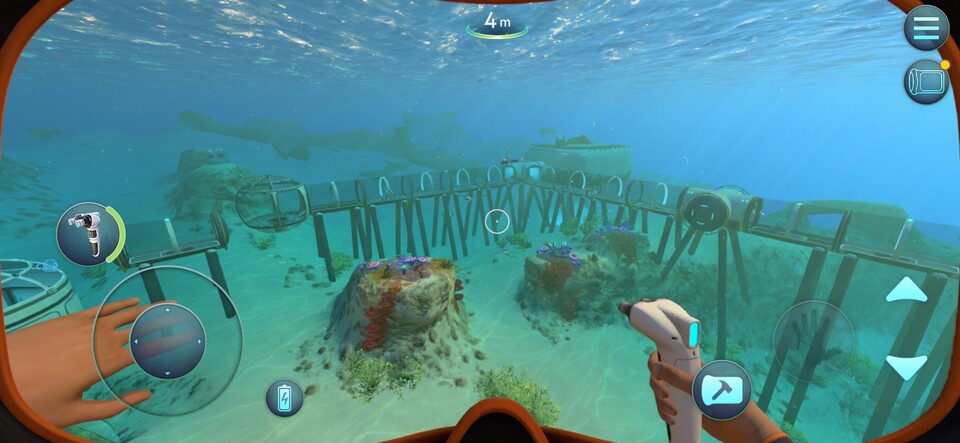The image size is (960, 443).
Task: Open the hamburger pause menu
Action: (926, 28)
